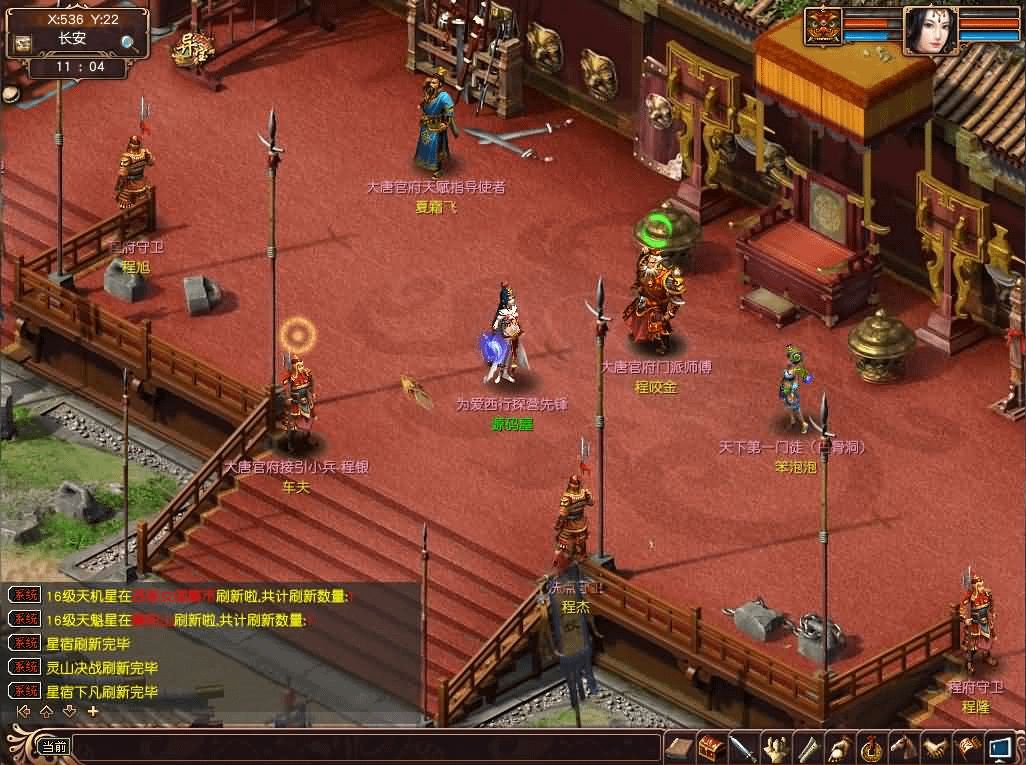Open the scroll book toolbar icon

click(x=680, y=748)
